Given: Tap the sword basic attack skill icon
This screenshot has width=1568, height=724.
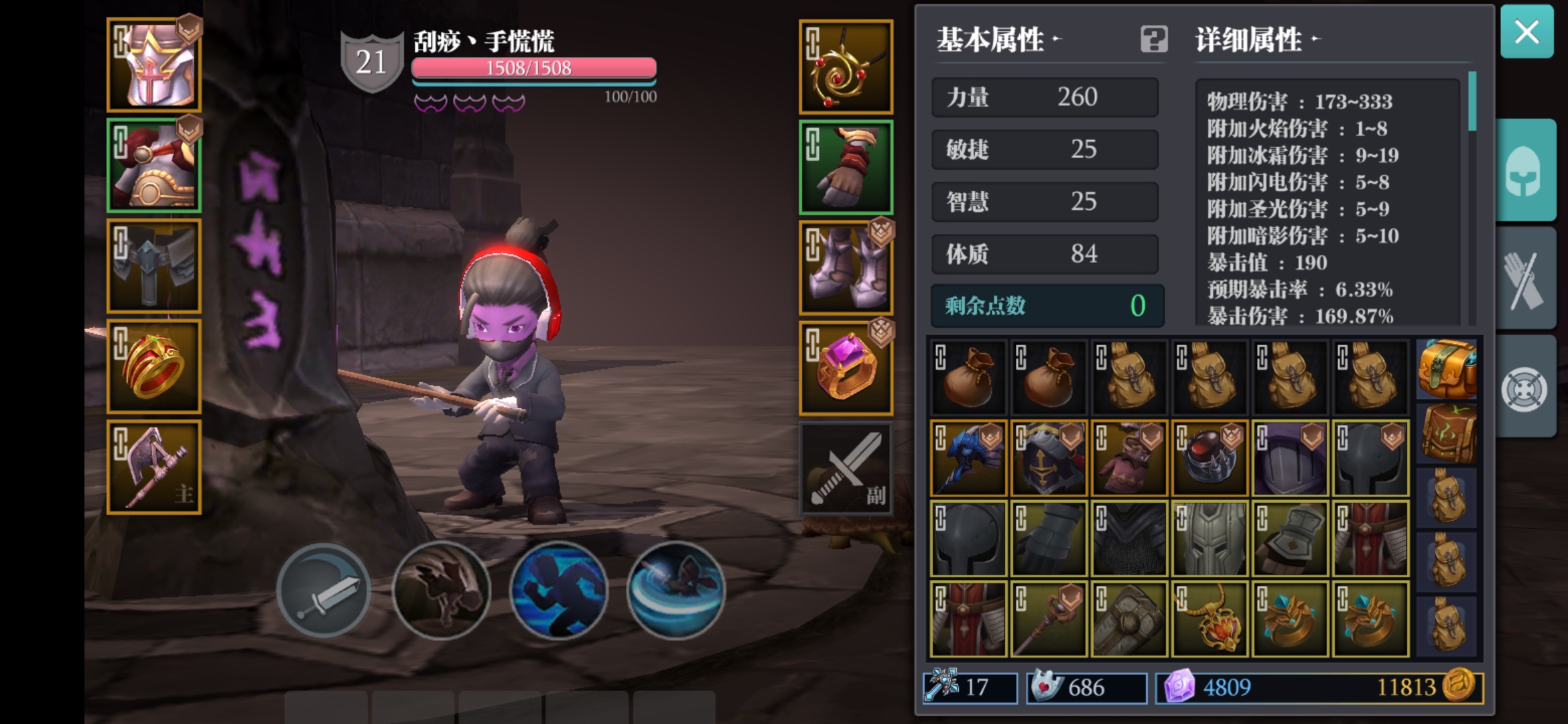Looking at the screenshot, I should click(x=325, y=591).
